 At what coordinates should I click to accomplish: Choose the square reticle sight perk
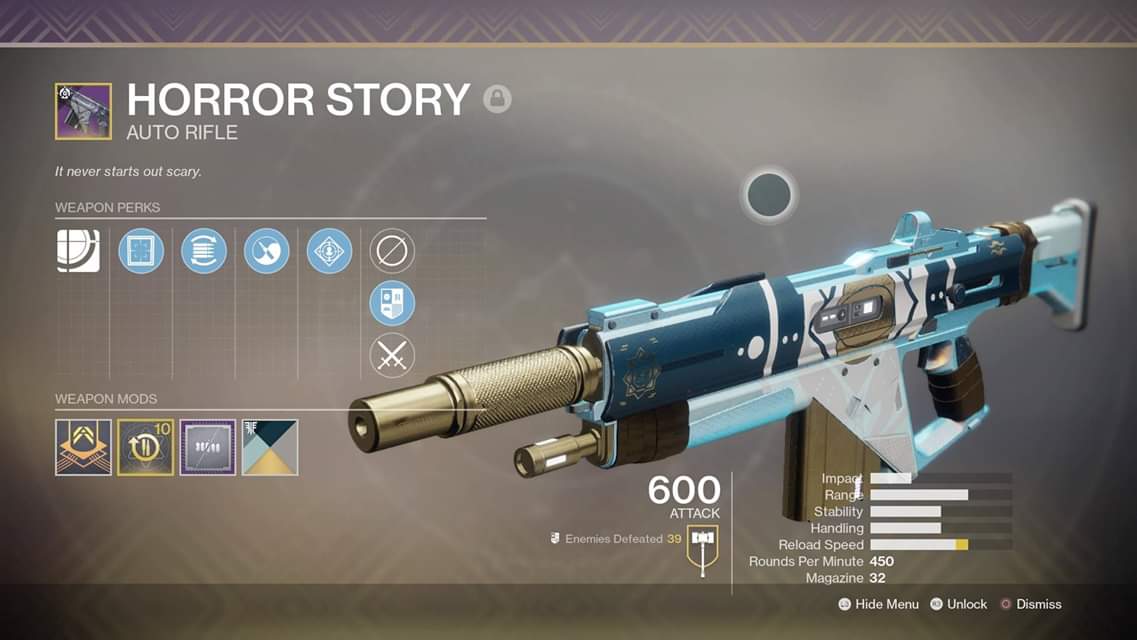tap(141, 250)
